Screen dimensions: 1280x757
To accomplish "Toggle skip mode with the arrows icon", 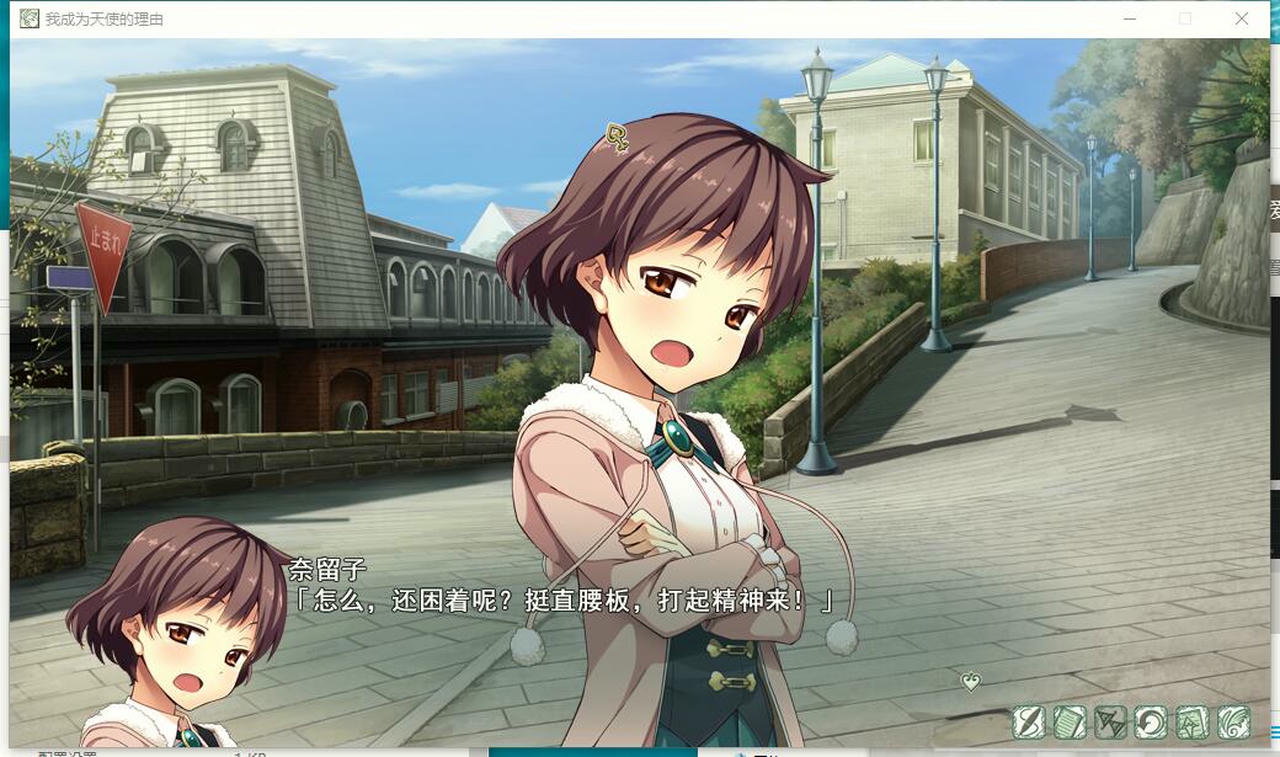I will coord(1110,722).
